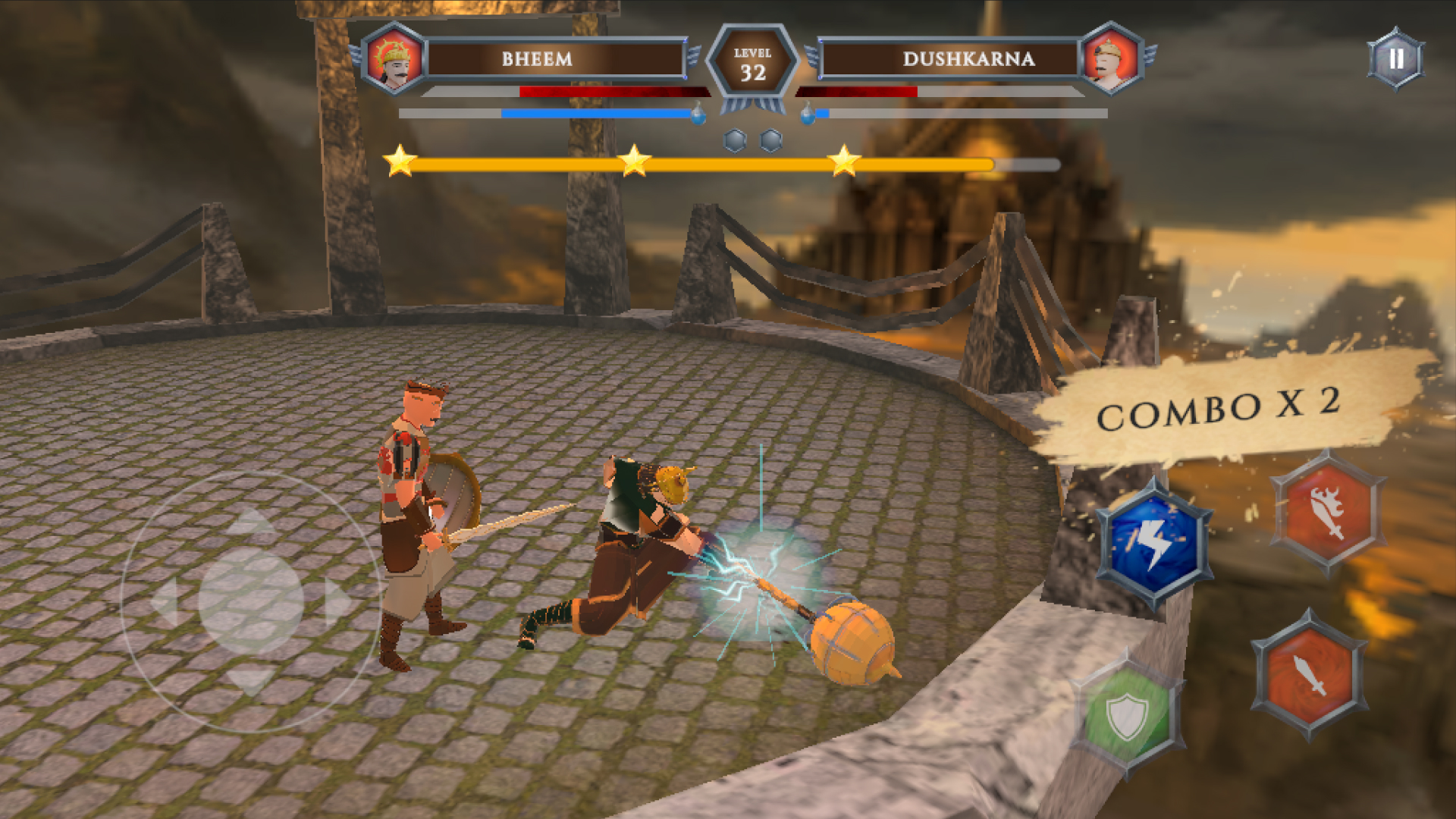
Task: Pause the fight with the pause button
Action: pyautogui.click(x=1395, y=59)
